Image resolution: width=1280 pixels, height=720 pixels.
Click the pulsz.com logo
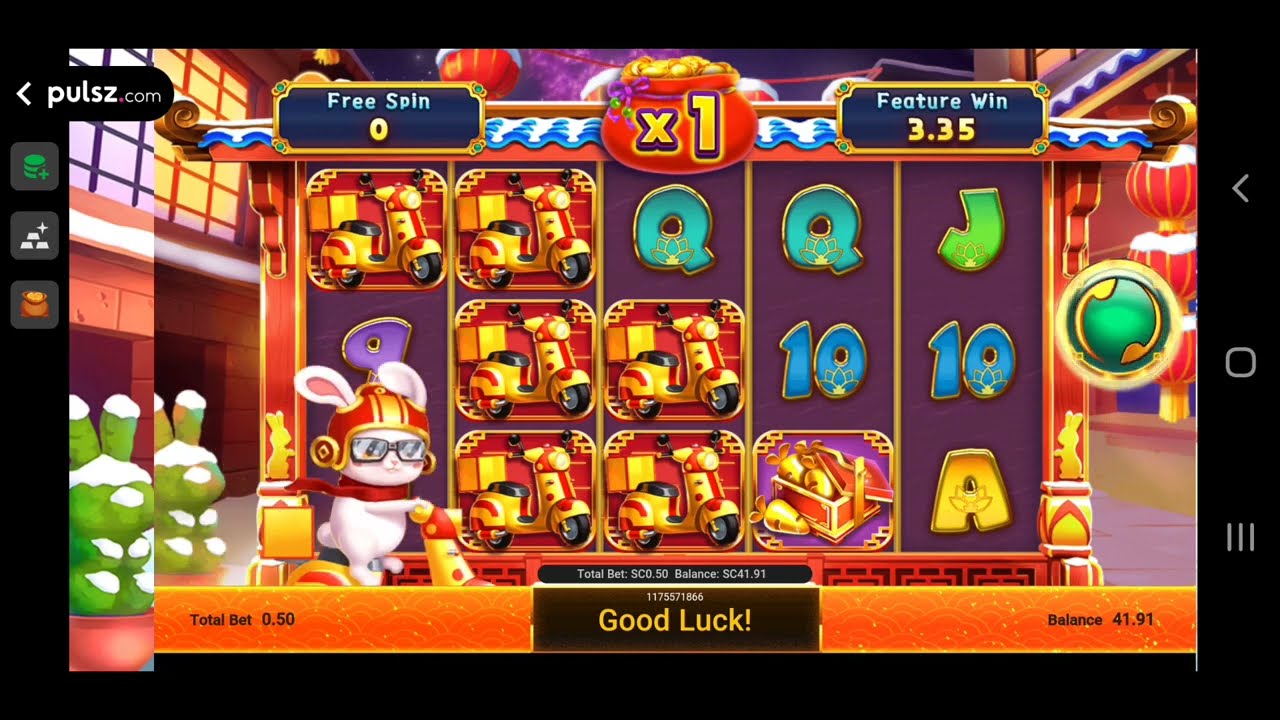click(100, 93)
